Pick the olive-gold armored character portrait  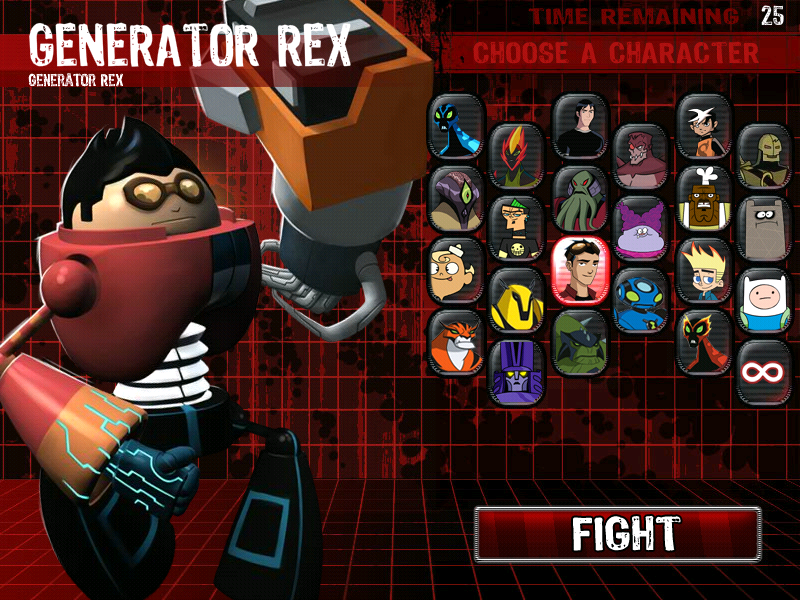click(x=765, y=156)
